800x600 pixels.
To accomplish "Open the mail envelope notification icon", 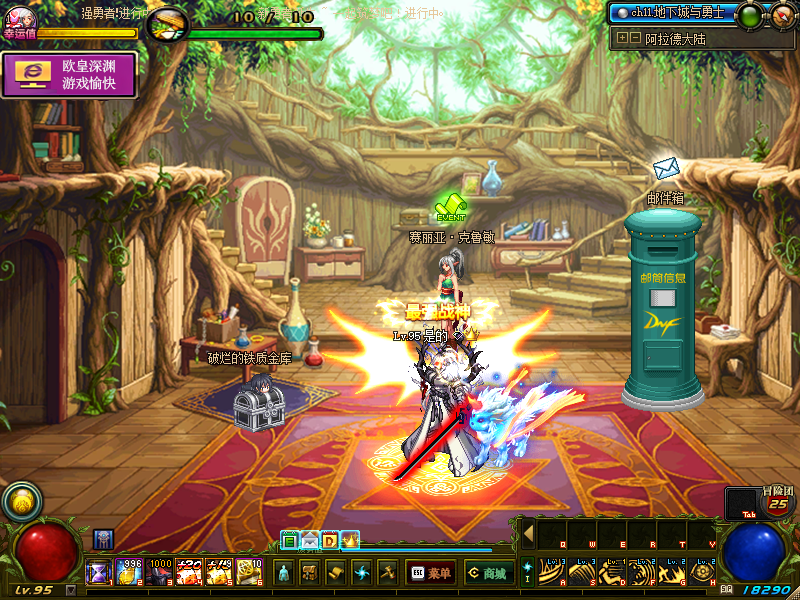I will 309,541.
